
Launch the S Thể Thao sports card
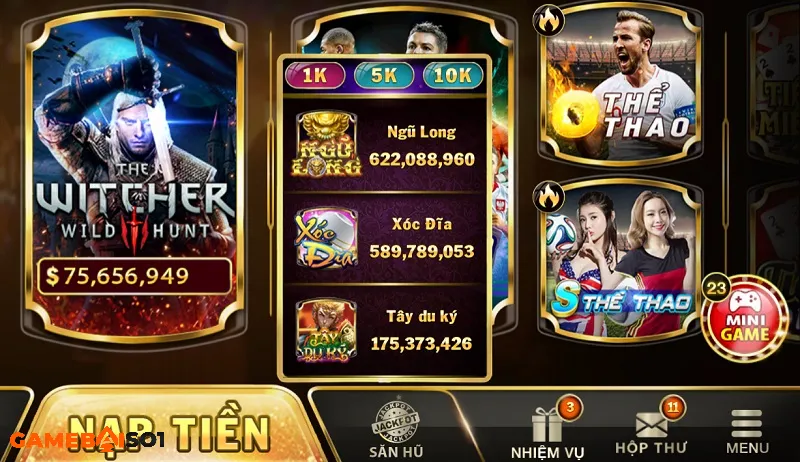pyautogui.click(x=620, y=255)
